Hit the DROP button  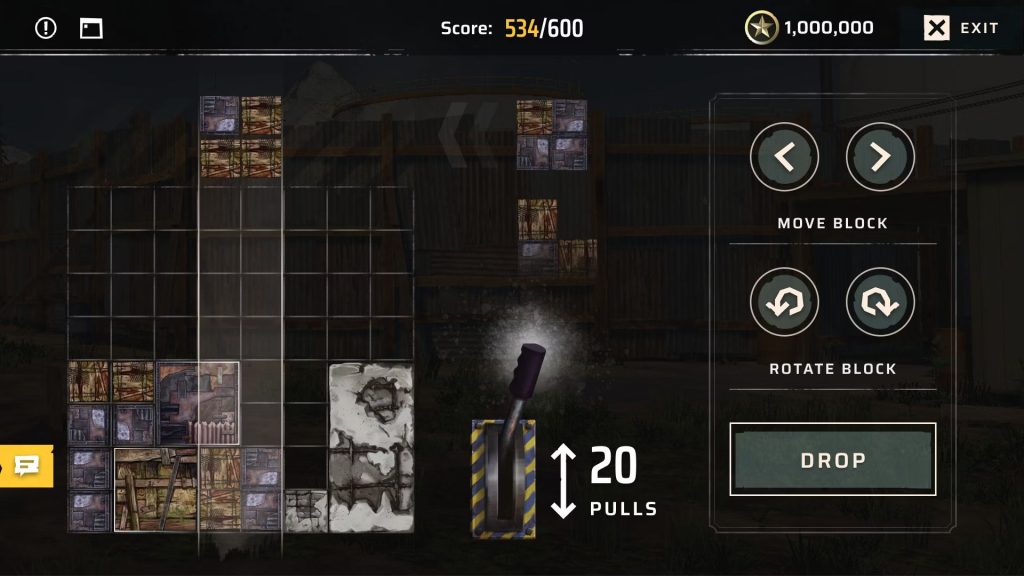click(833, 460)
